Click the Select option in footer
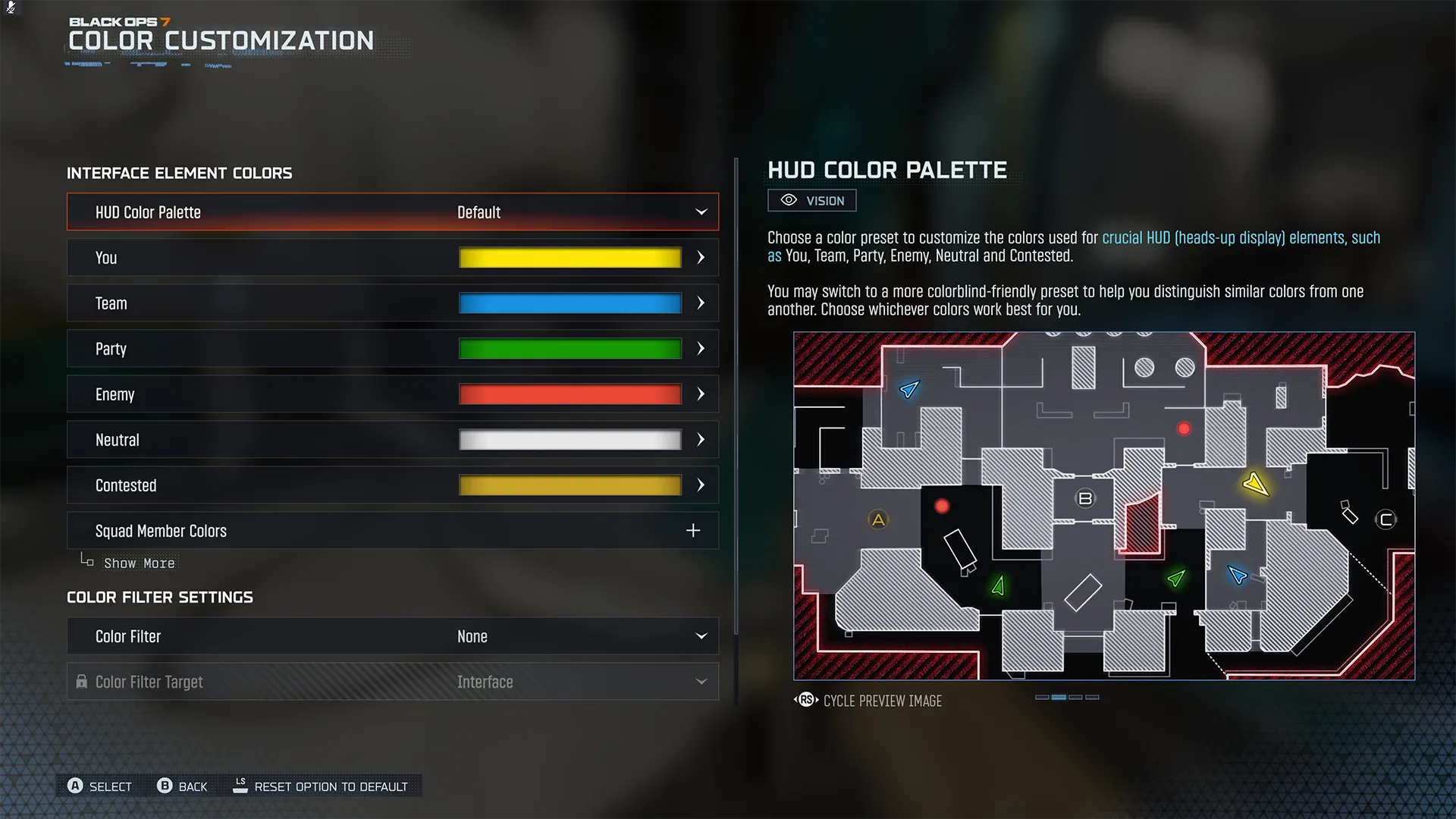The height and width of the screenshot is (819, 1456). (x=100, y=786)
